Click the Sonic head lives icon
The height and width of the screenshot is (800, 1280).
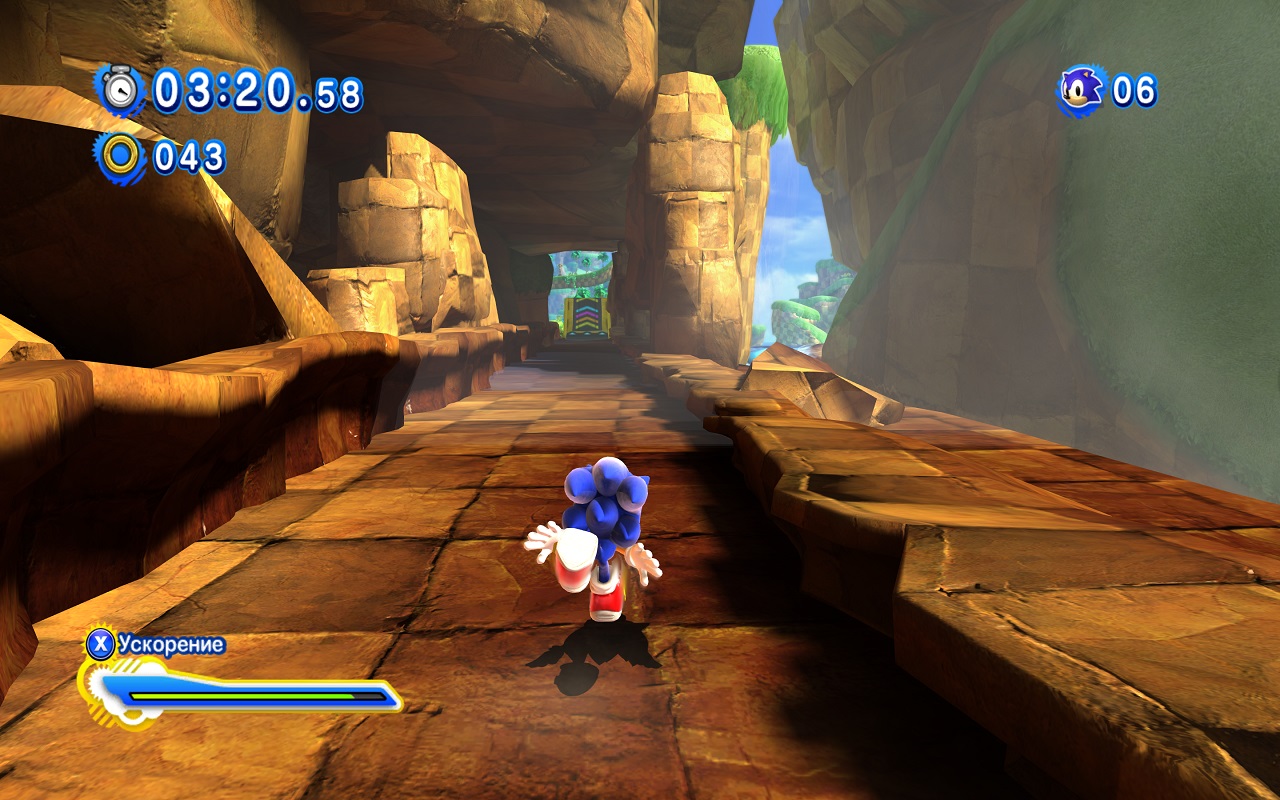click(x=1081, y=90)
